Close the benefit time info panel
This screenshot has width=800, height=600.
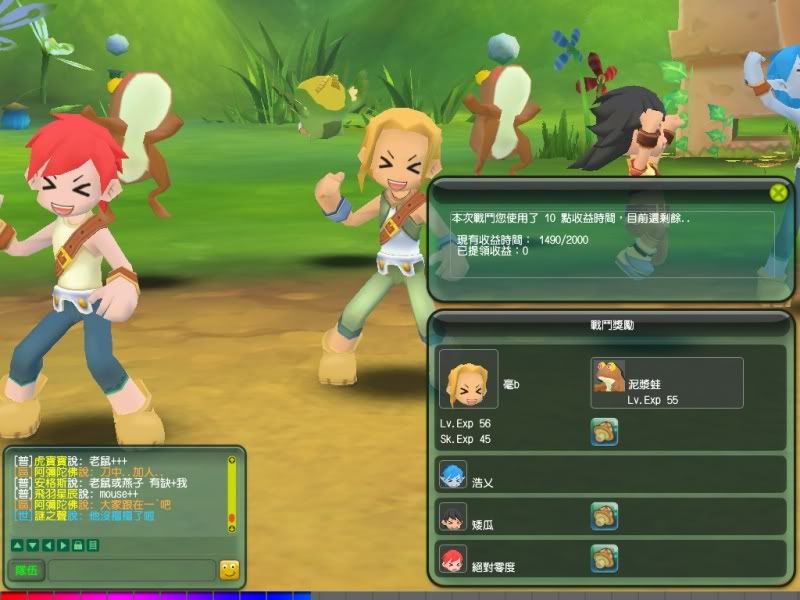(x=778, y=192)
